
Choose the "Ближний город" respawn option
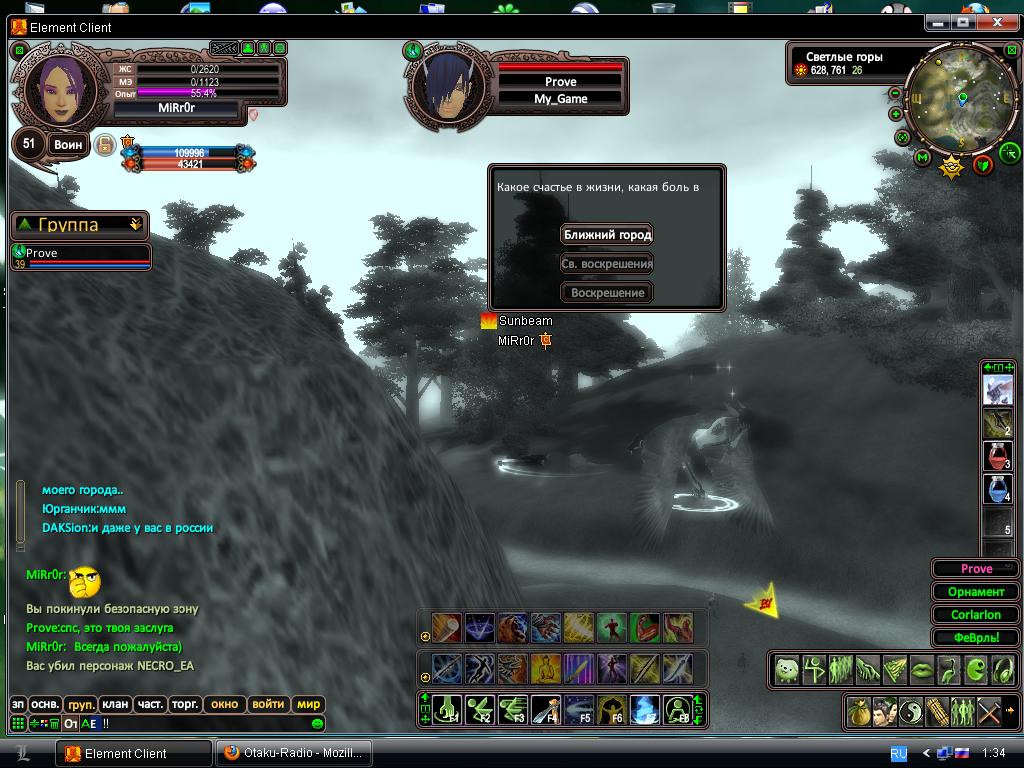tap(607, 235)
